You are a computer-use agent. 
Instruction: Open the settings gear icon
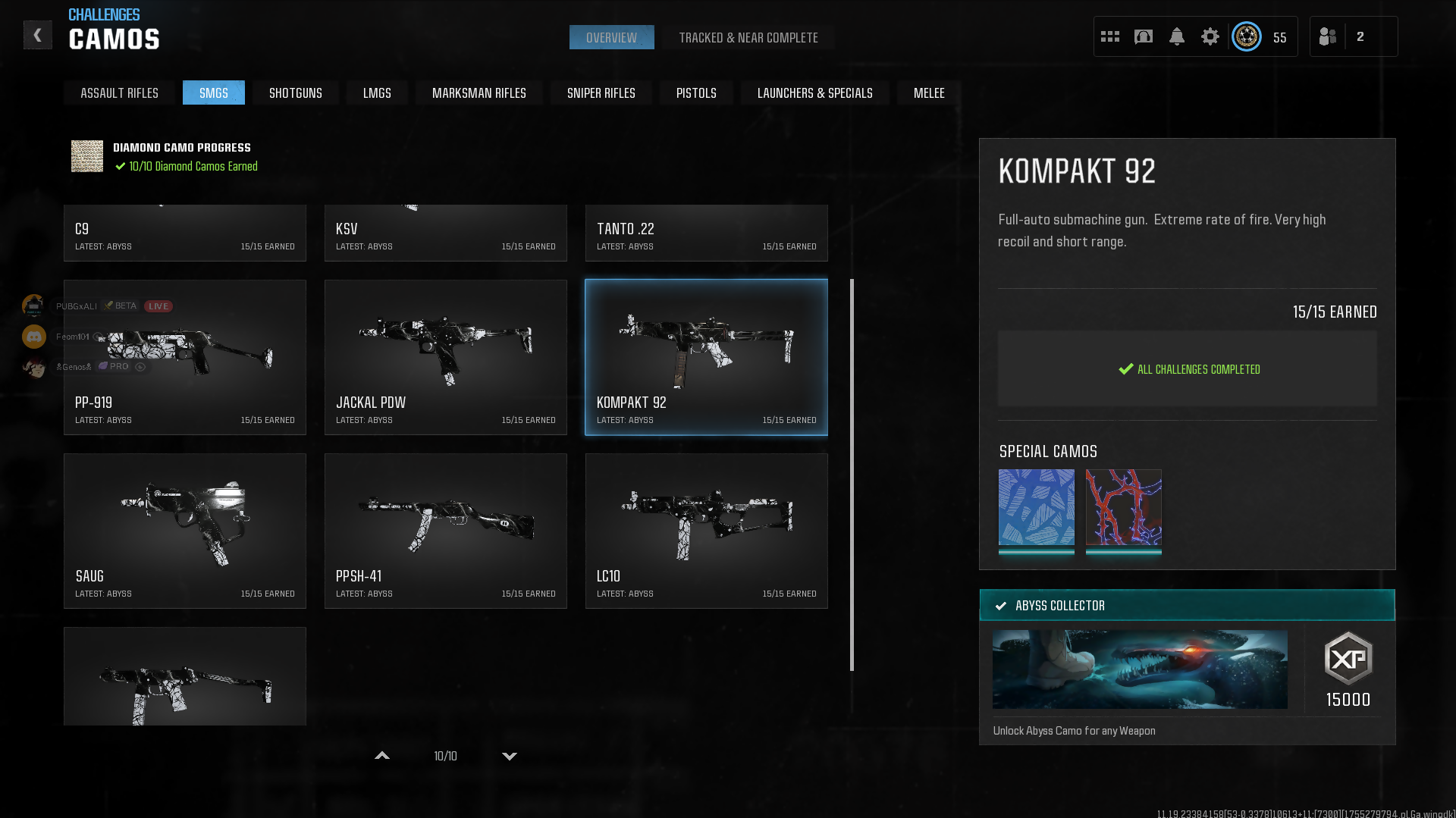(x=1210, y=36)
